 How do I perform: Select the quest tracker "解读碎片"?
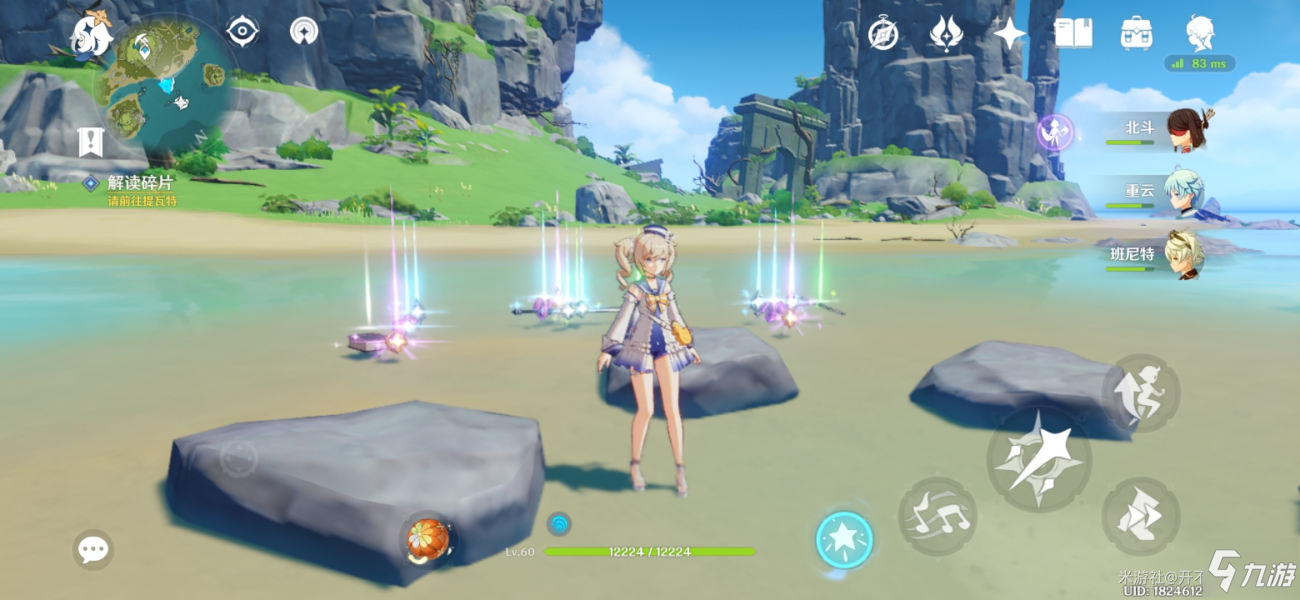(x=140, y=183)
